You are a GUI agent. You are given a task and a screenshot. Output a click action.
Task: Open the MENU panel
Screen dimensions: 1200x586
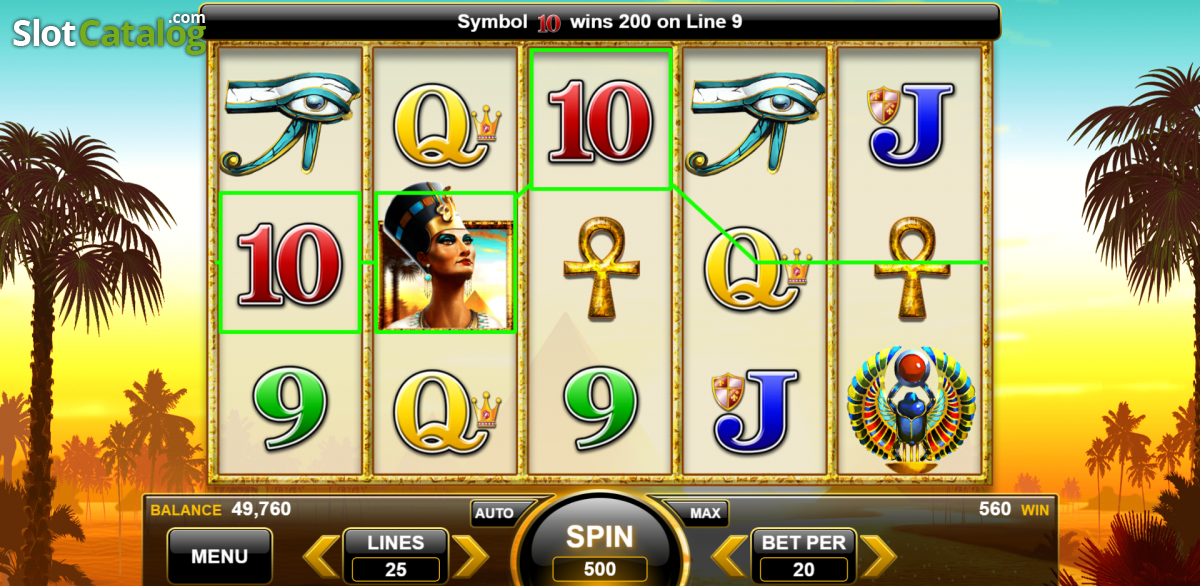click(219, 556)
